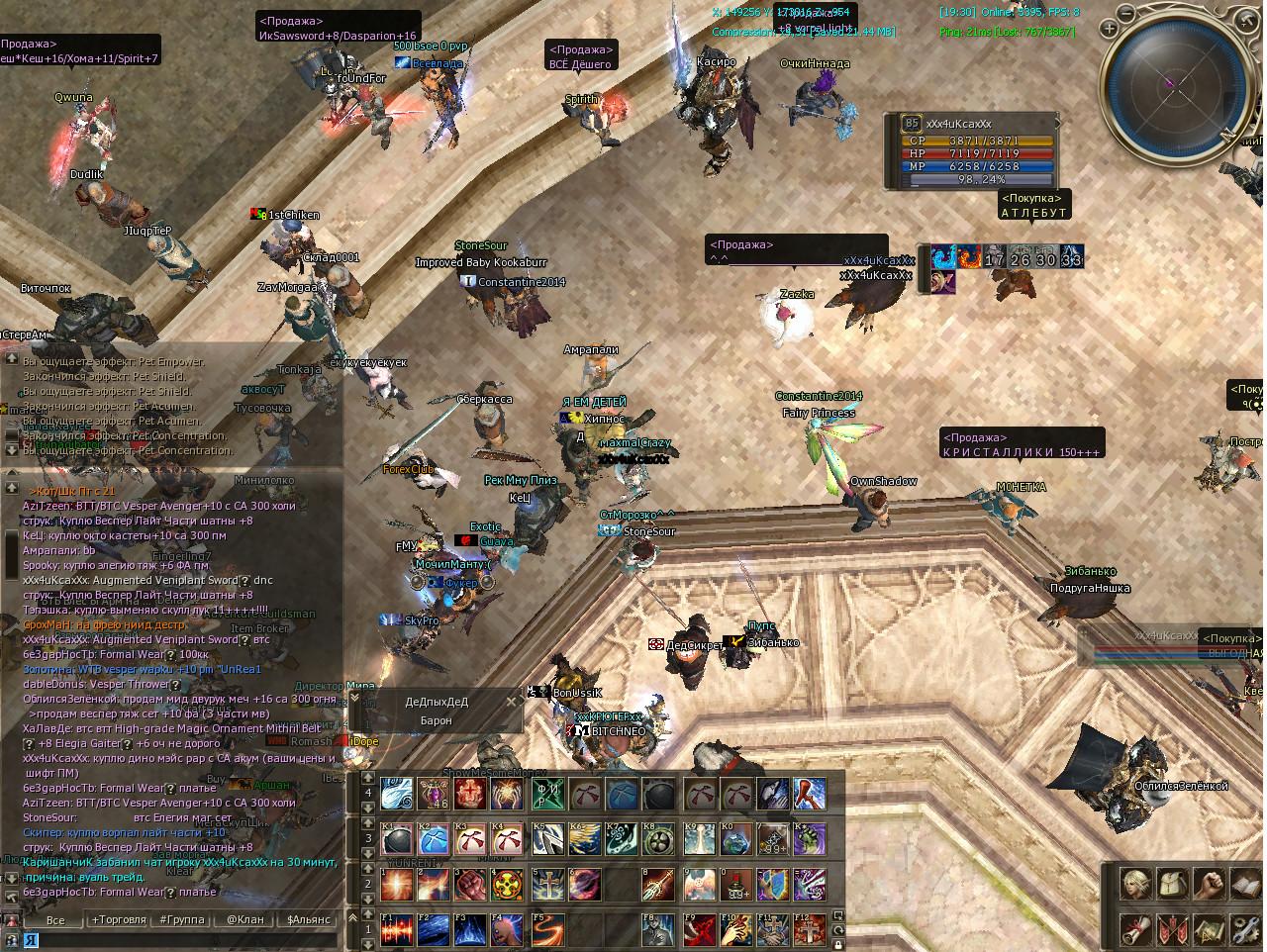The width and height of the screenshot is (1267, 952).
Task: Select the @Клан chat tab
Action: pos(244,919)
